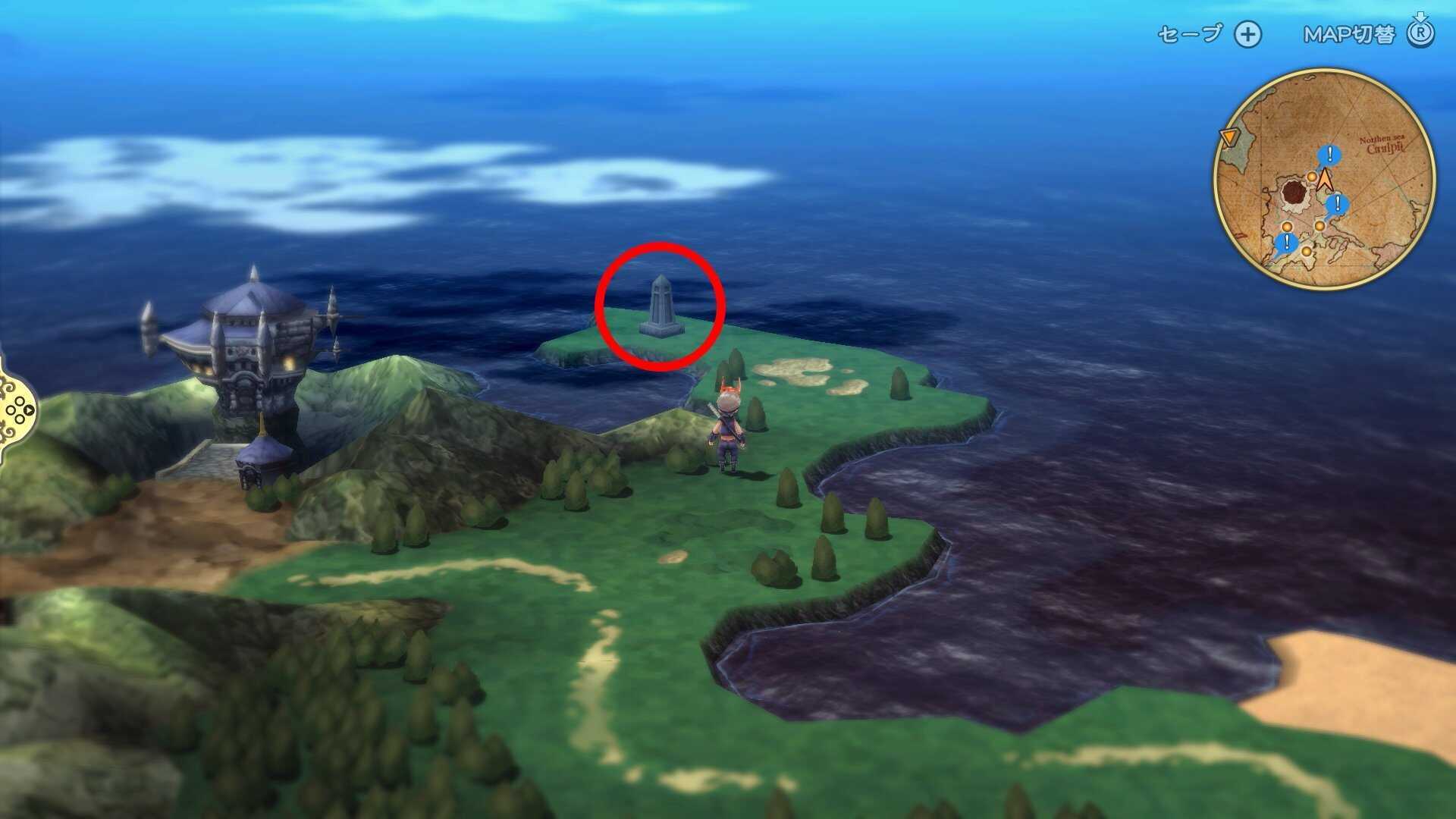Click the orange triangle marker on minimap edge
The image size is (1456, 819).
(1231, 135)
